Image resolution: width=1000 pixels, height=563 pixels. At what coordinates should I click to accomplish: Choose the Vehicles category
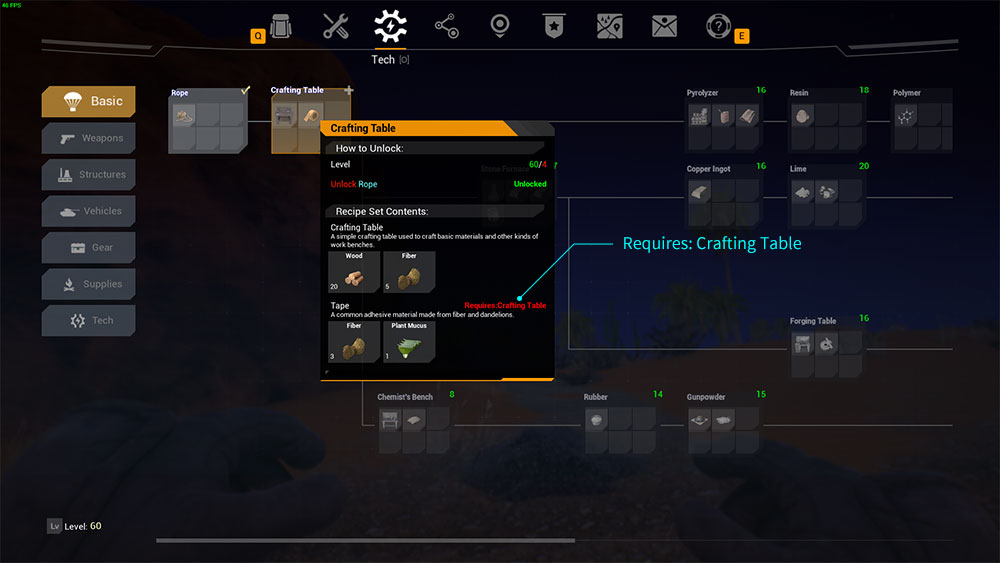[x=88, y=211]
